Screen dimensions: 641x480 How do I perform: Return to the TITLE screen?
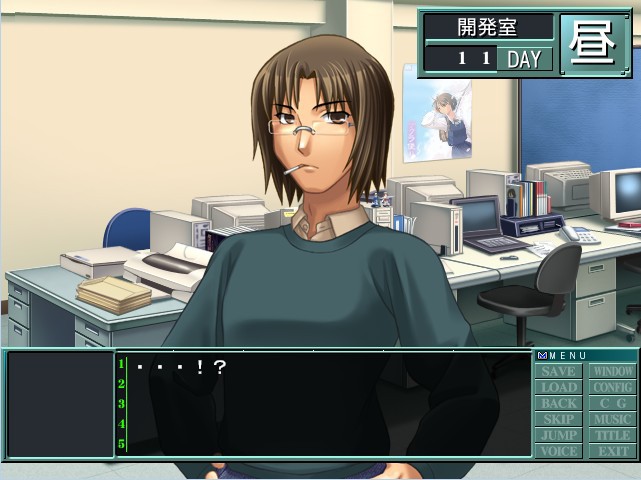pos(612,435)
